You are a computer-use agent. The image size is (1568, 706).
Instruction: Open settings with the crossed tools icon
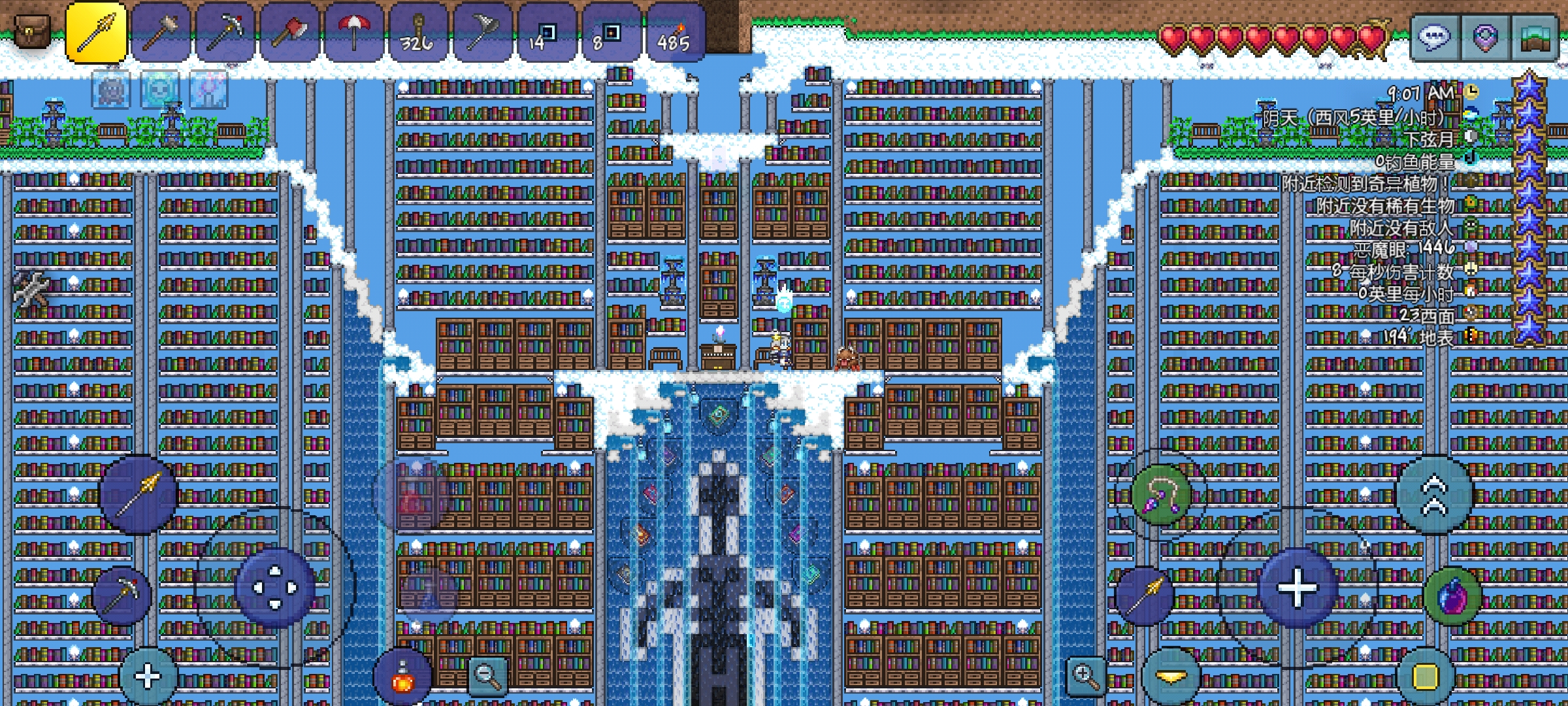click(x=30, y=289)
